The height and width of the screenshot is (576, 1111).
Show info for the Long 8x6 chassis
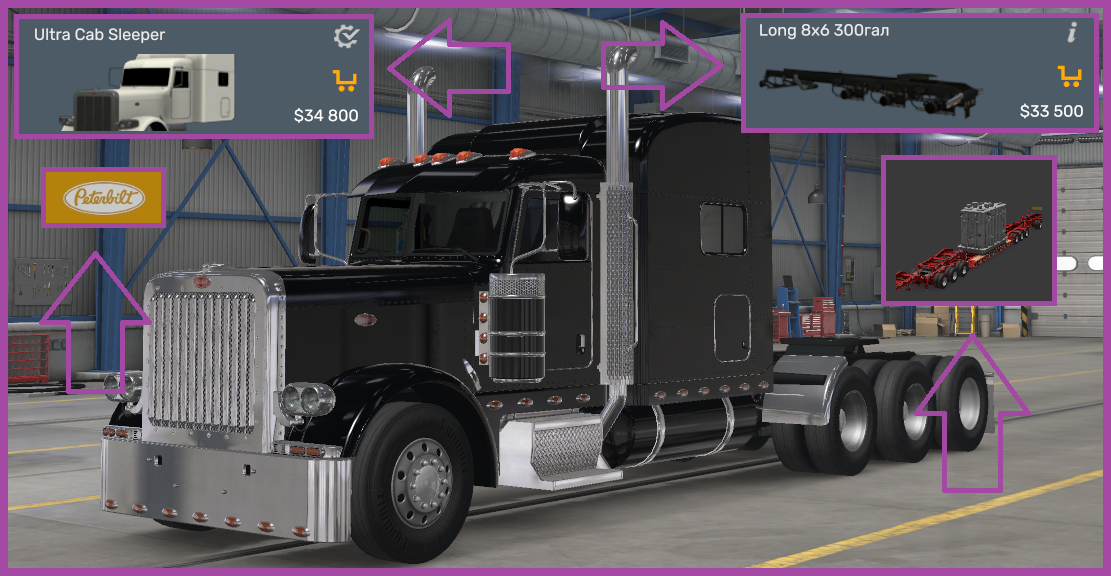tap(1072, 33)
